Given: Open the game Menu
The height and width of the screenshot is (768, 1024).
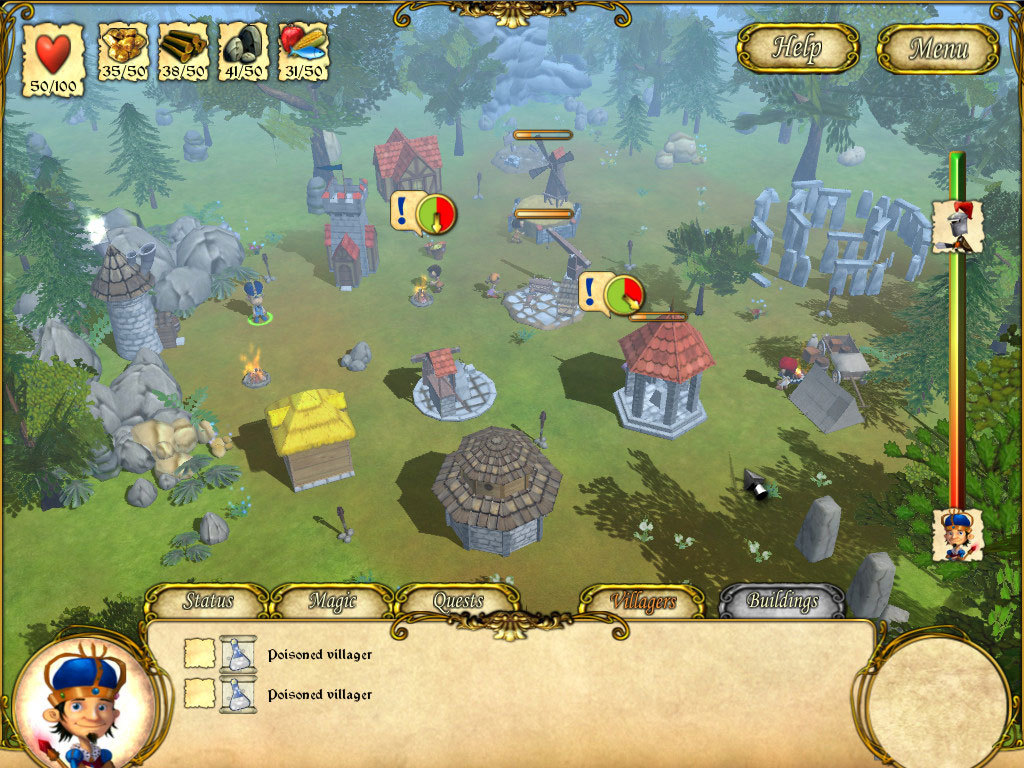Looking at the screenshot, I should point(938,49).
